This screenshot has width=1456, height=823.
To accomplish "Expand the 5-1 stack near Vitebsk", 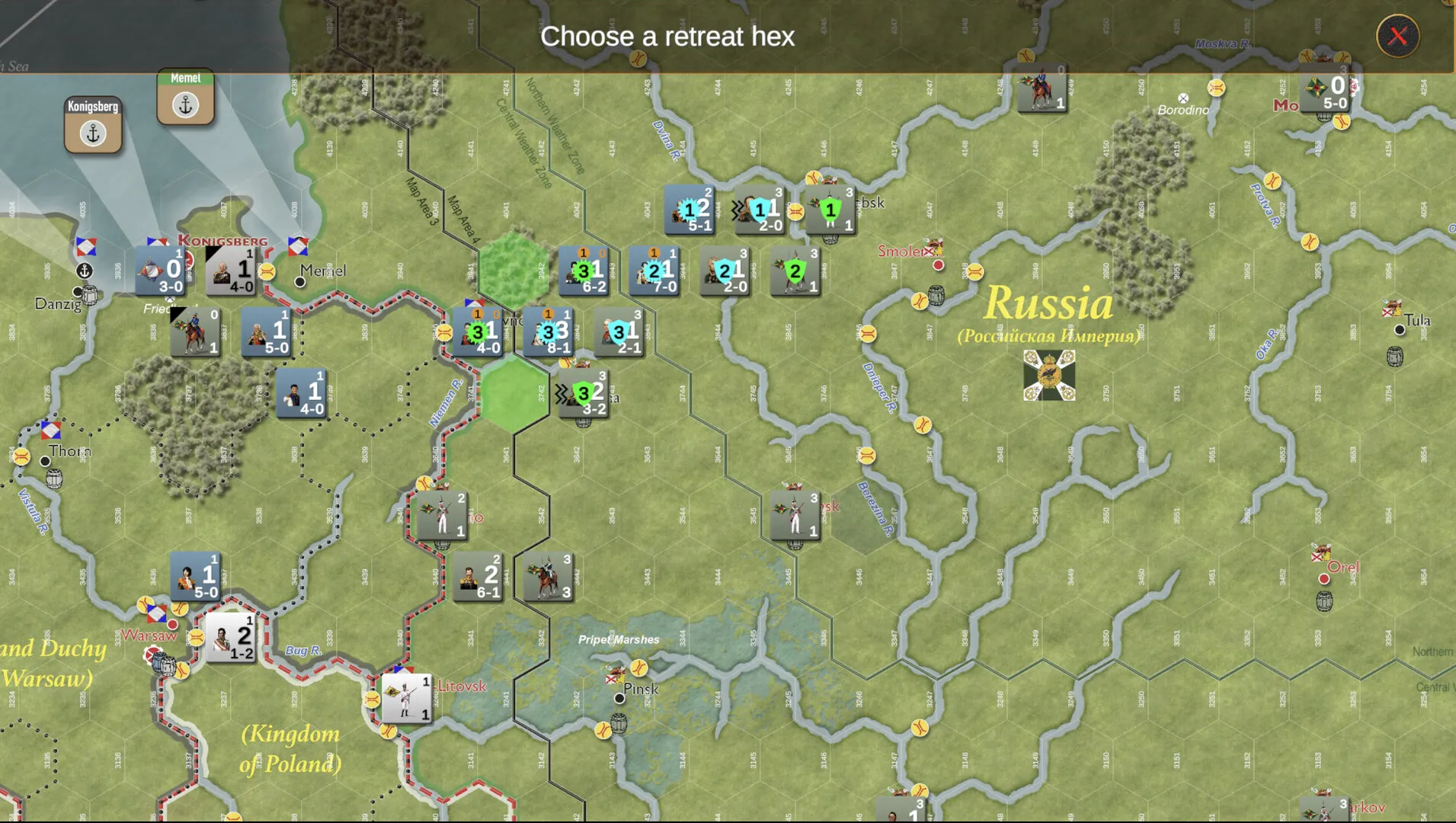I will click(690, 210).
